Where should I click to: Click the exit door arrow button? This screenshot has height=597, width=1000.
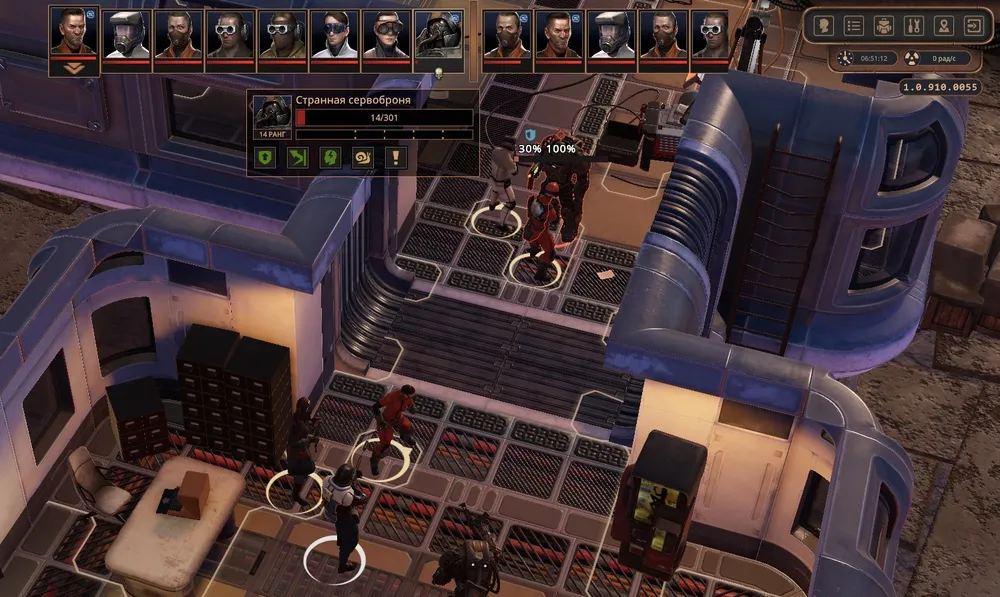pos(973,26)
